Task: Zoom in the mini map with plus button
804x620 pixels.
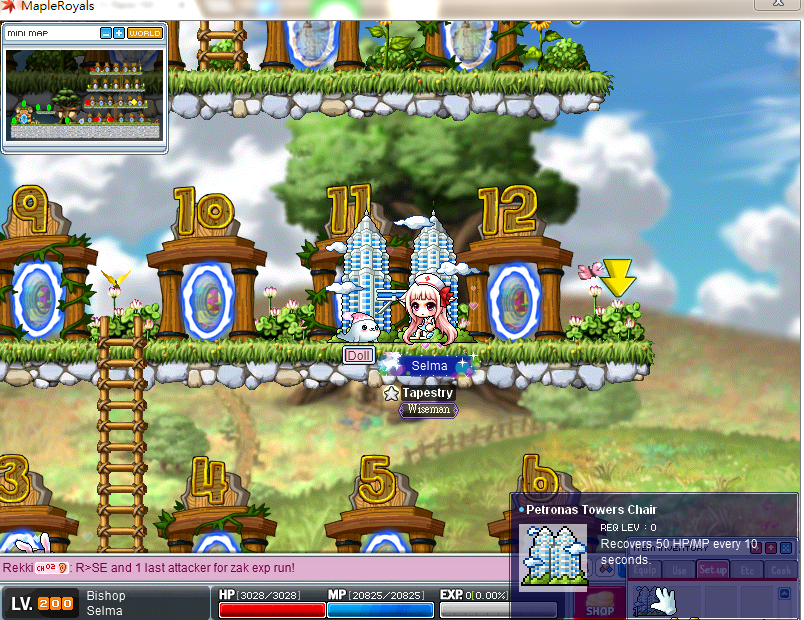Action: point(119,33)
